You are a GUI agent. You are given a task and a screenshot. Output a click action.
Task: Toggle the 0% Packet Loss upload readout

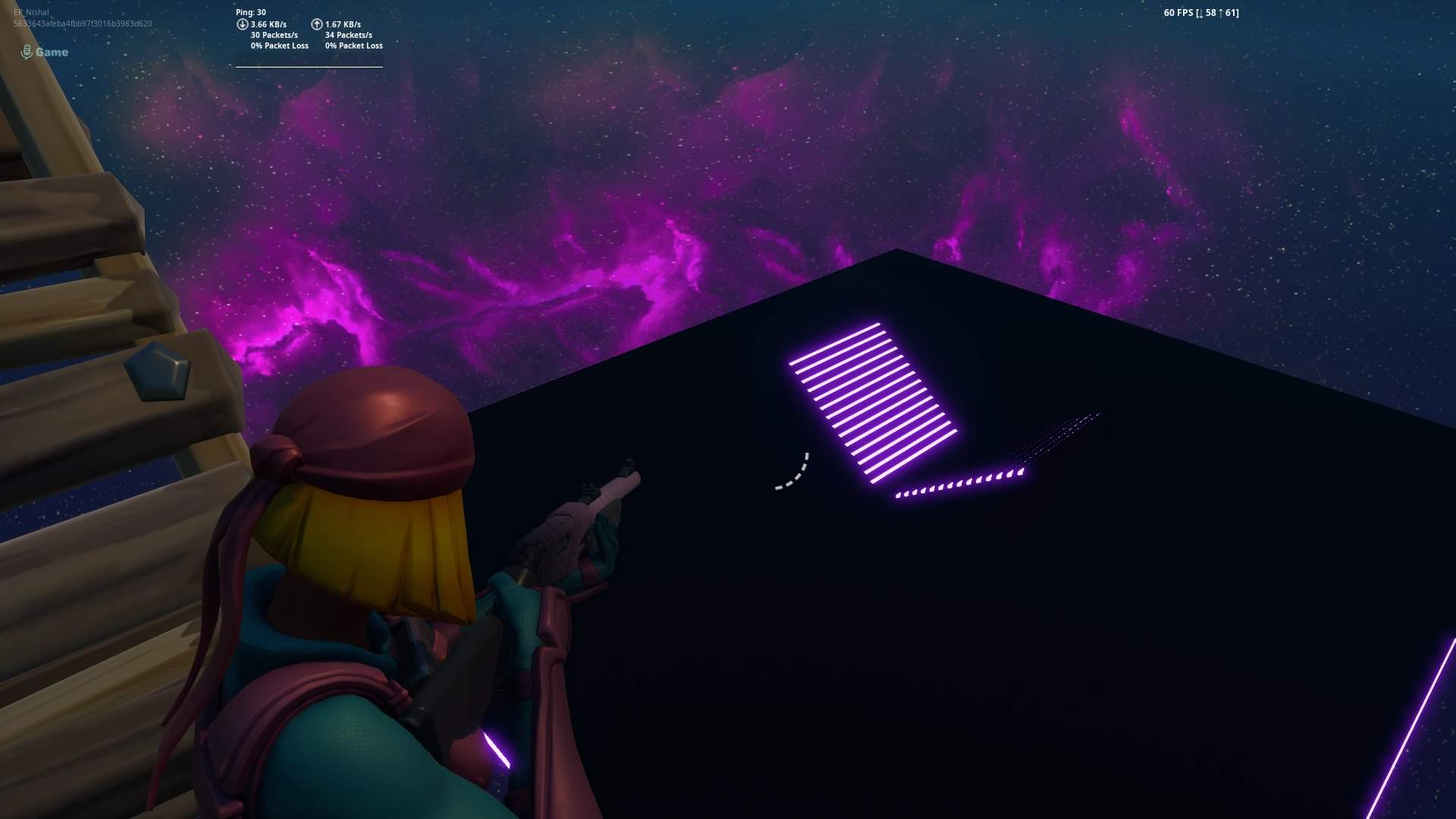353,45
